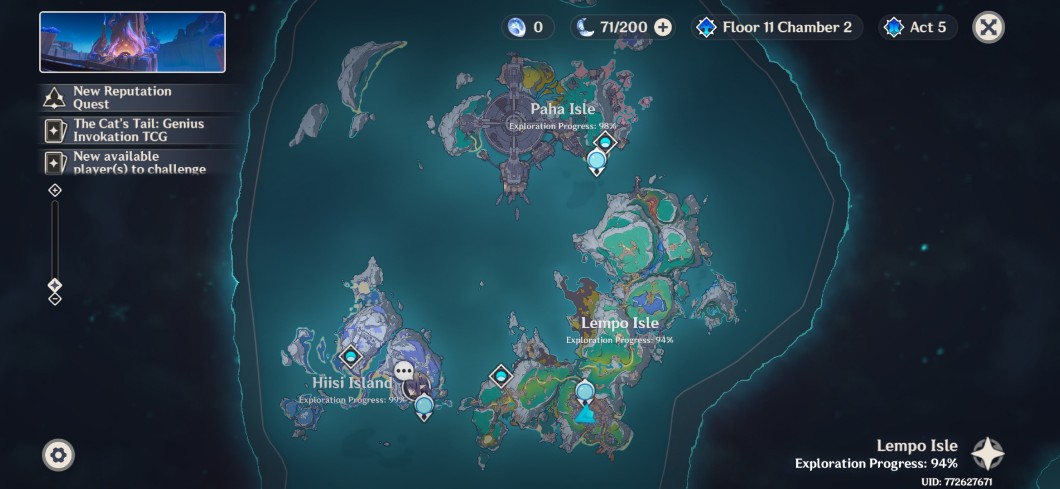Image resolution: width=1060 pixels, height=489 pixels.
Task: Open The Cat's Tail Genius Invokation notice
Action: [138, 130]
